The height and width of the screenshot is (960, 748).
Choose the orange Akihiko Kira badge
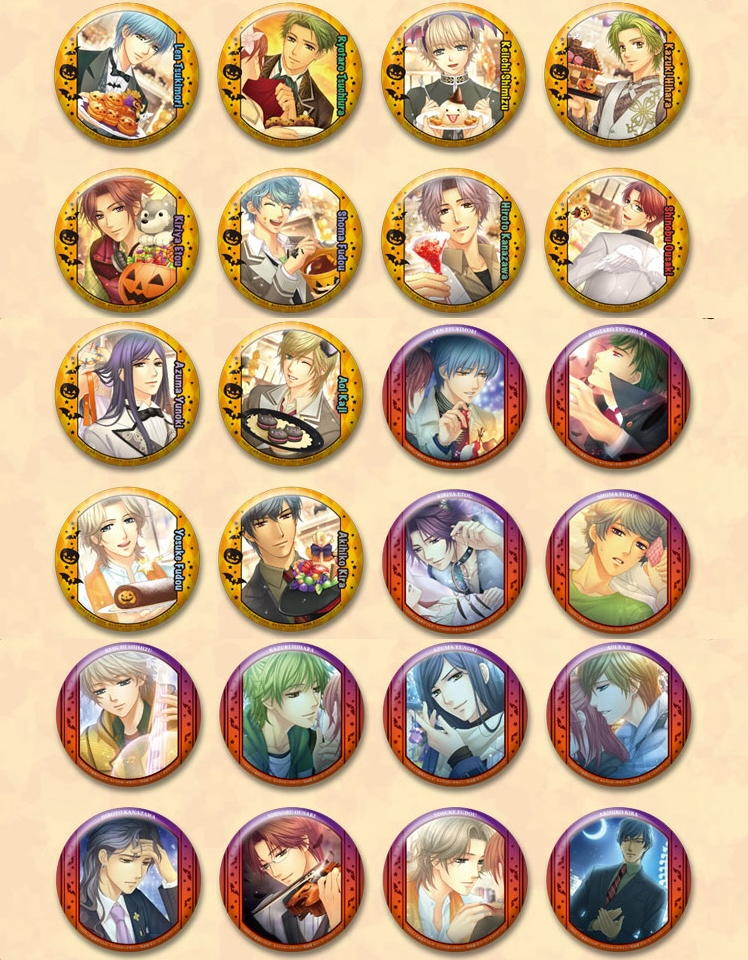tap(290, 560)
